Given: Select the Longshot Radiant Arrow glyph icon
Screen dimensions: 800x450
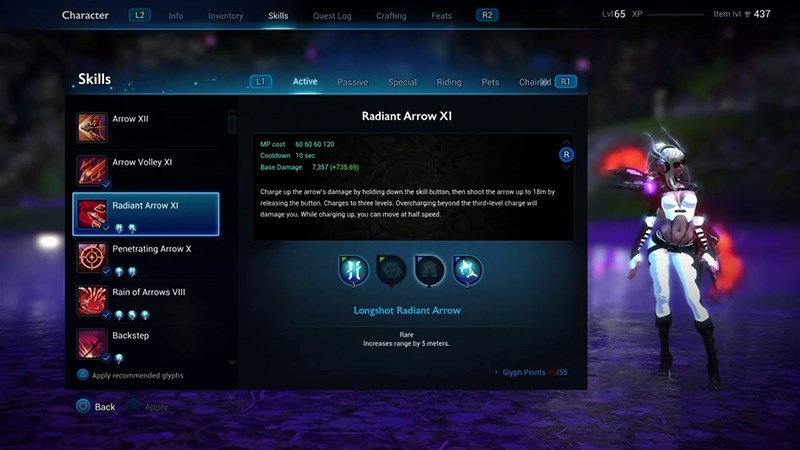Looking at the screenshot, I should (354, 269).
